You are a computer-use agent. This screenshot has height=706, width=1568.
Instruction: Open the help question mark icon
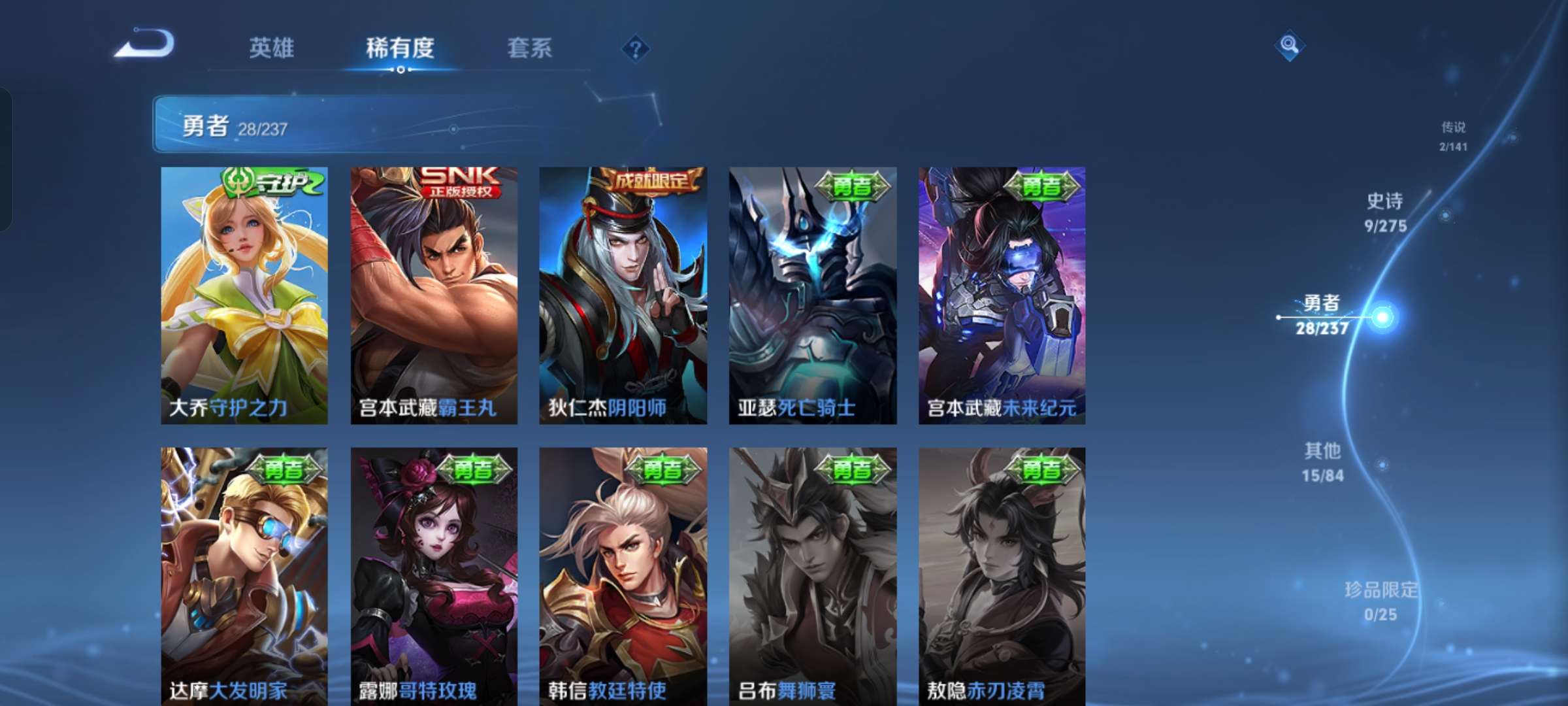click(636, 49)
